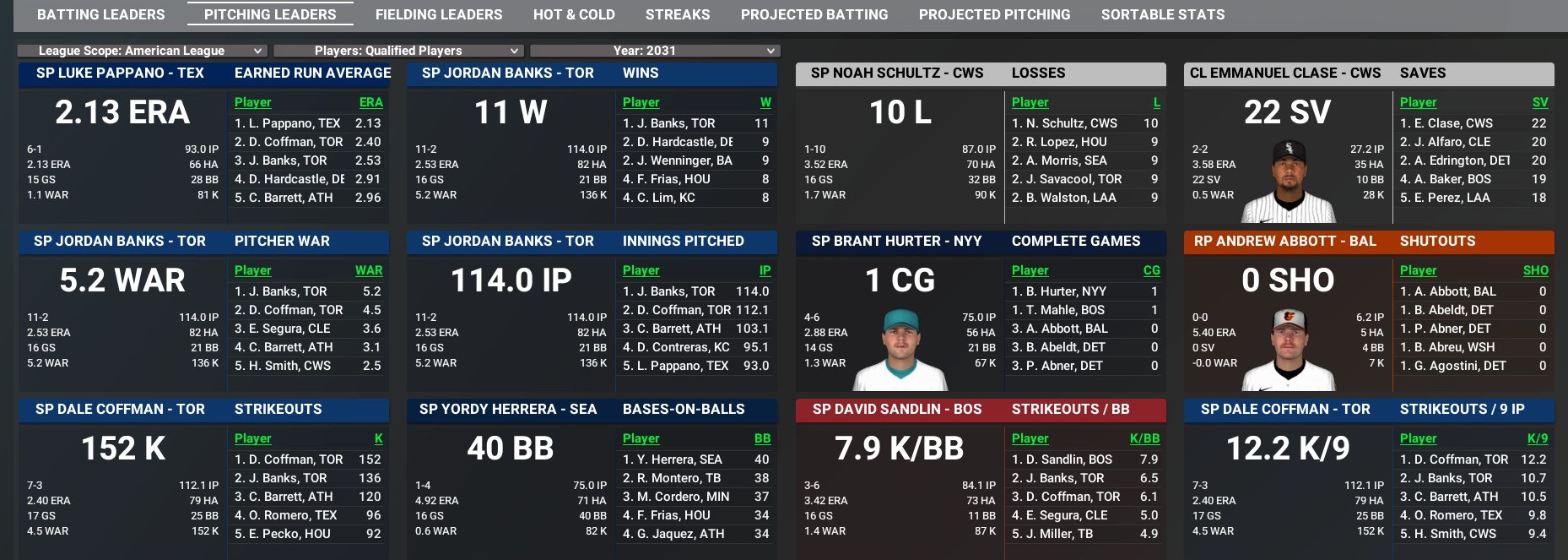Open E. Segura, CLE in WAR list
1568x560 pixels.
click(283, 329)
